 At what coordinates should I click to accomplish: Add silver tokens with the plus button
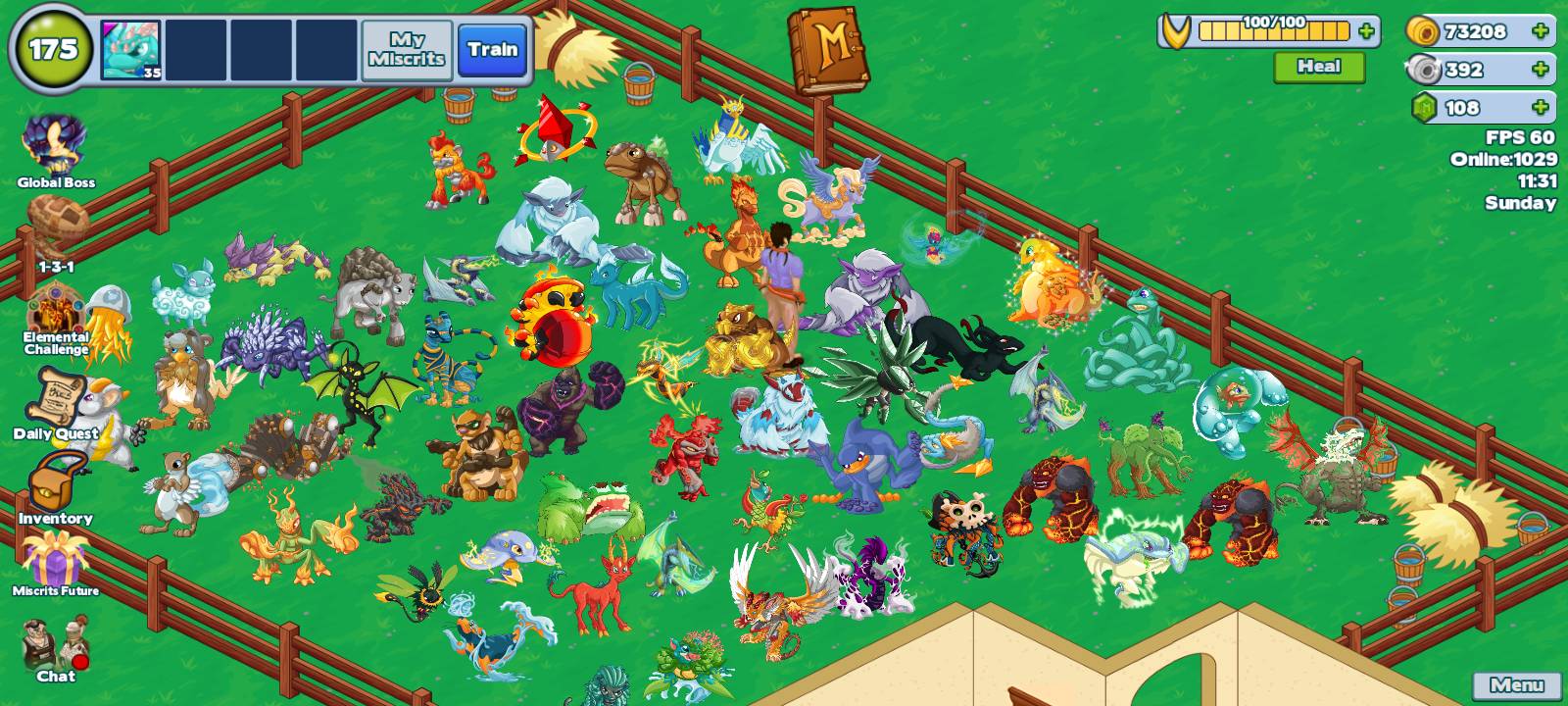[x=1541, y=67]
